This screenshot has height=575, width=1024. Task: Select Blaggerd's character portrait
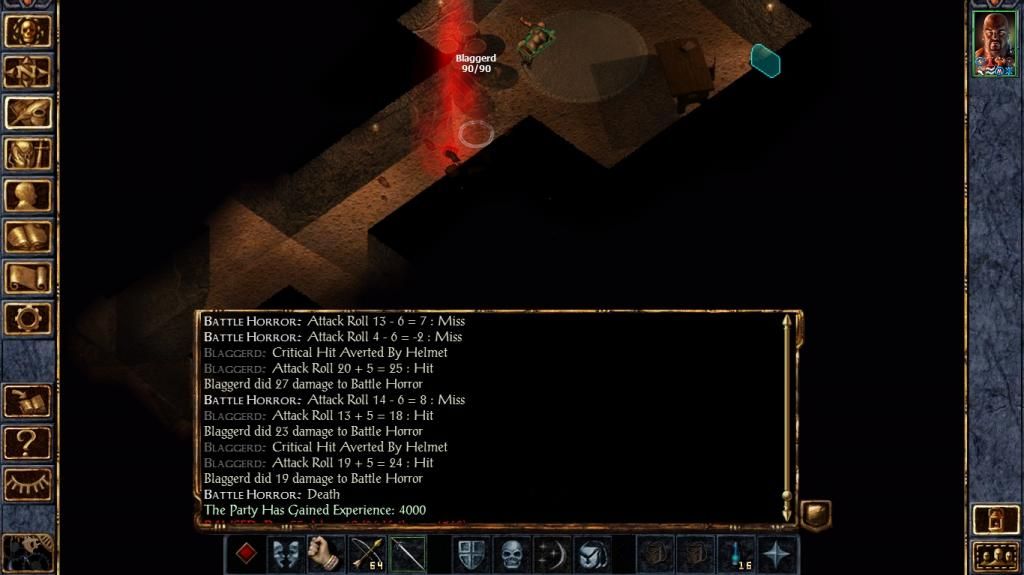click(994, 44)
